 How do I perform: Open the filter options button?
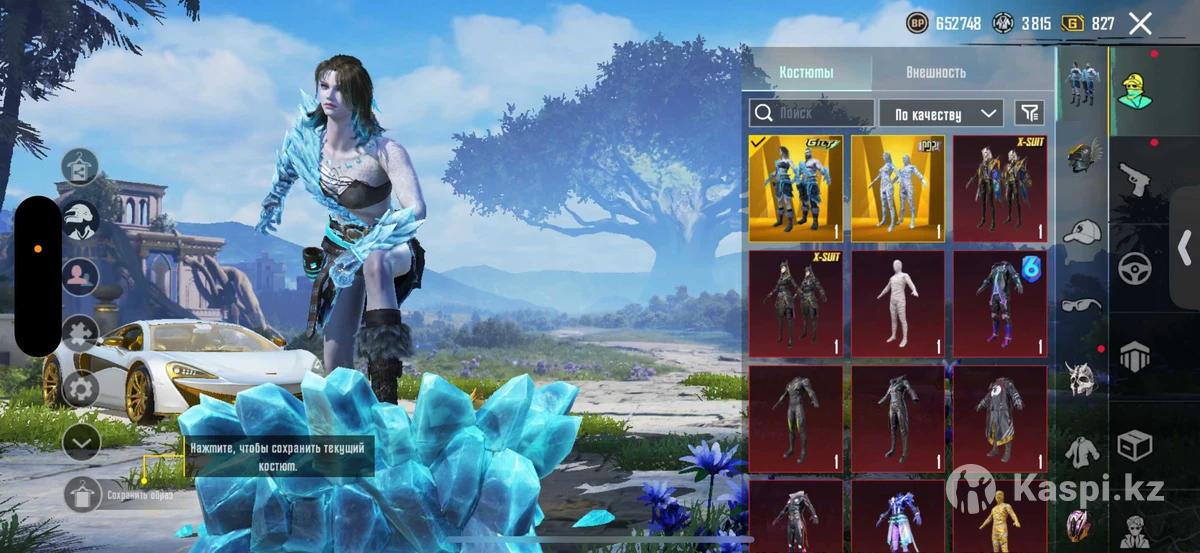click(x=1028, y=113)
